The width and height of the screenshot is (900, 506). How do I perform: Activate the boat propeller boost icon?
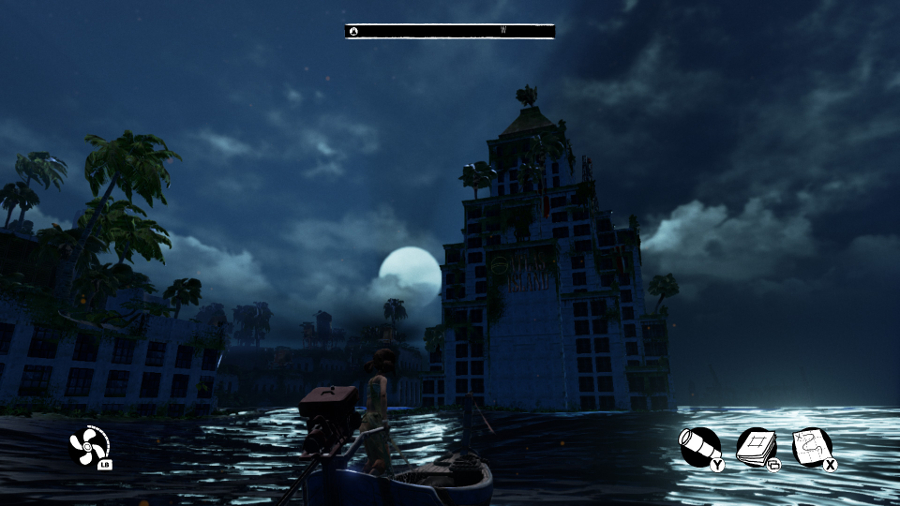[89, 444]
